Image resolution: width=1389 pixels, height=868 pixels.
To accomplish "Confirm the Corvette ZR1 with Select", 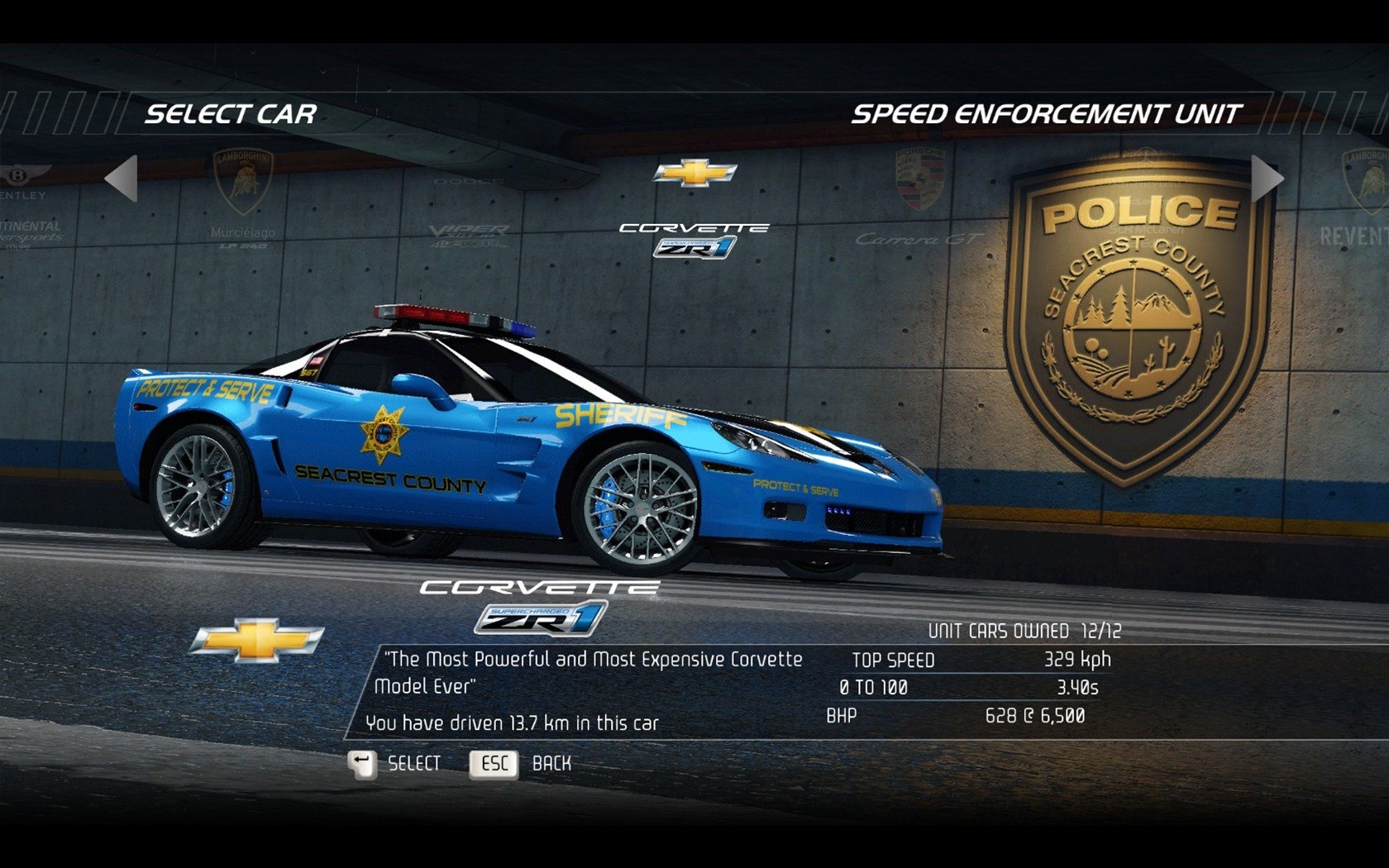I will 394,764.
